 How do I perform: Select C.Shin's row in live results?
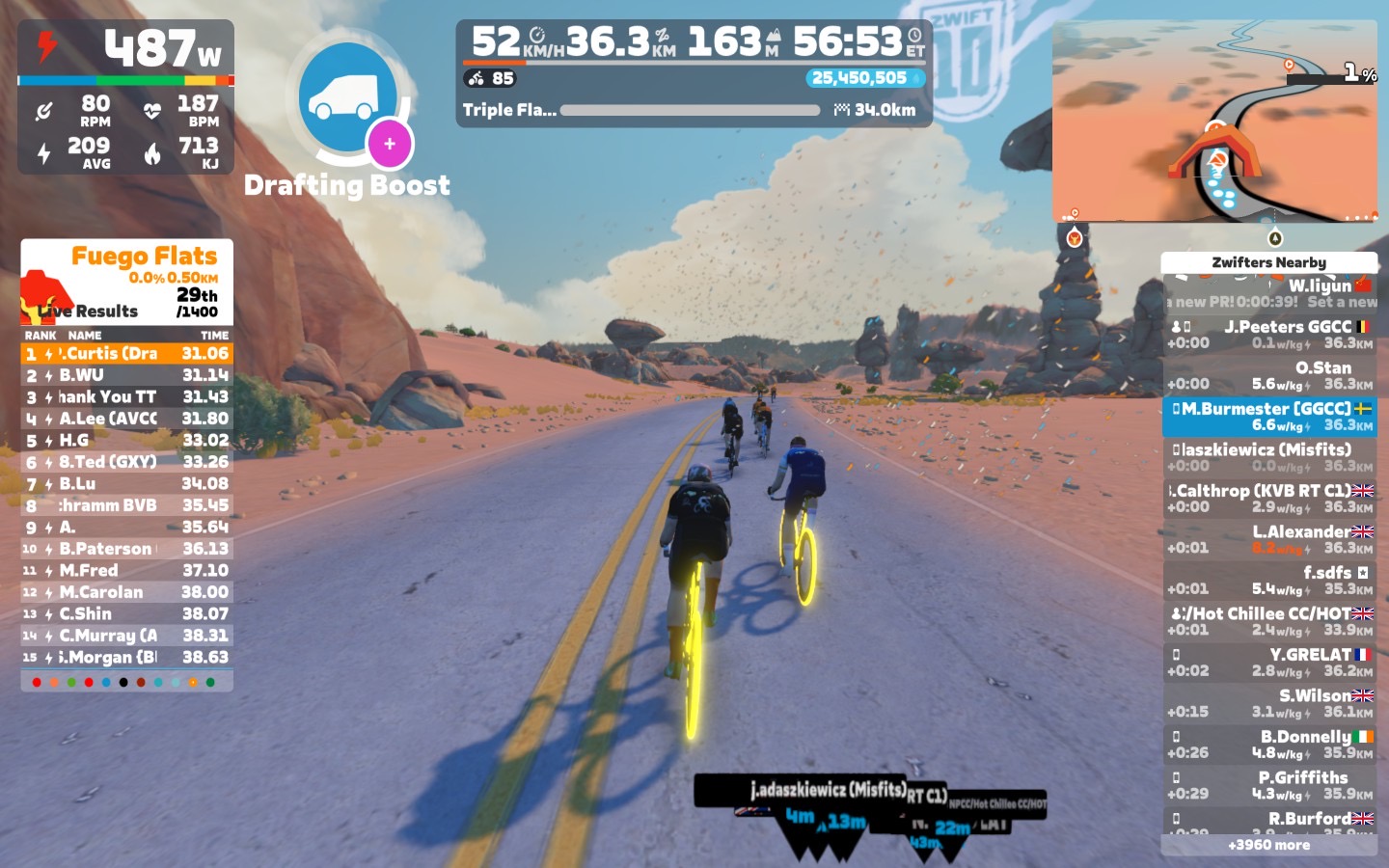[126, 613]
